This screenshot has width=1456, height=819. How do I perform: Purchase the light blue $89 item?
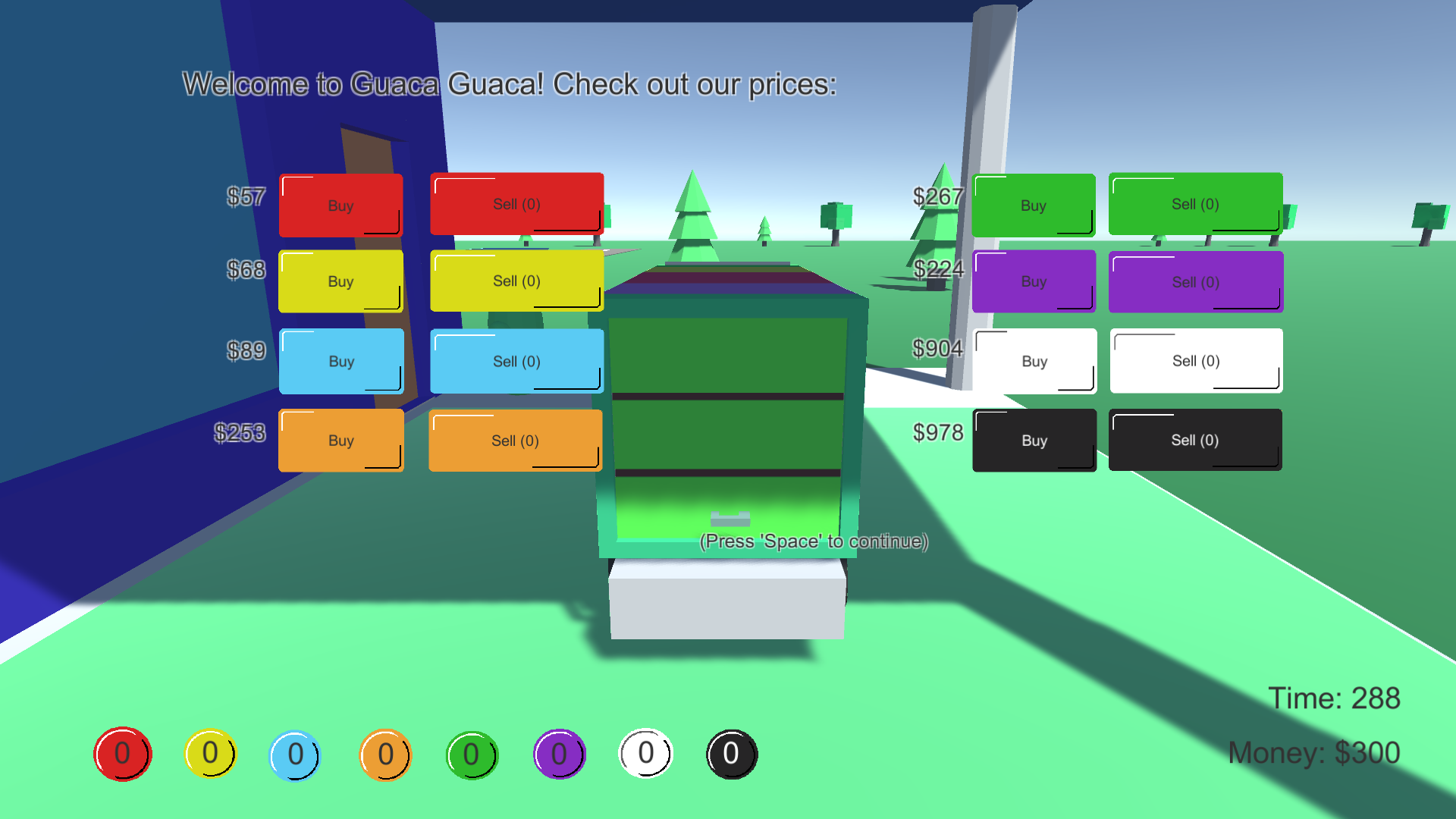point(341,361)
